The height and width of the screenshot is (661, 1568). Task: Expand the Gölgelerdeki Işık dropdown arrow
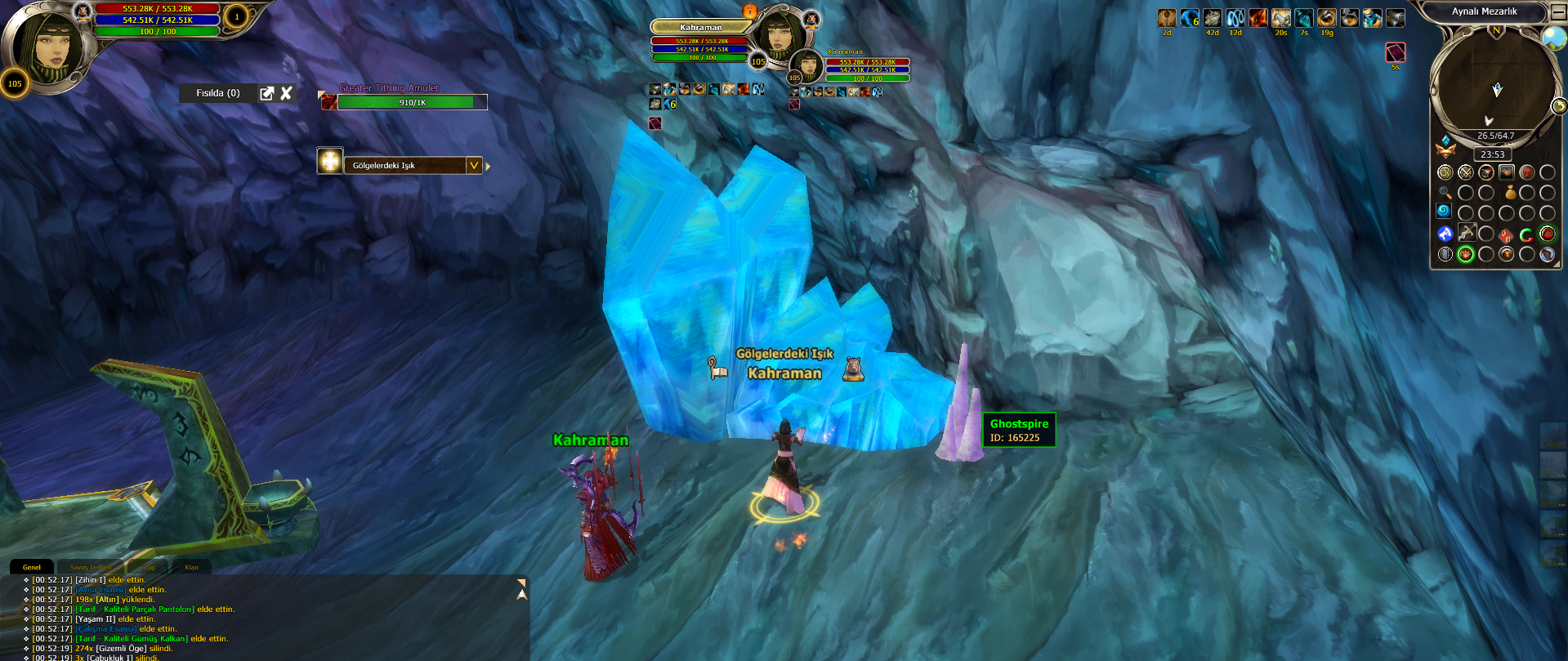[x=474, y=165]
